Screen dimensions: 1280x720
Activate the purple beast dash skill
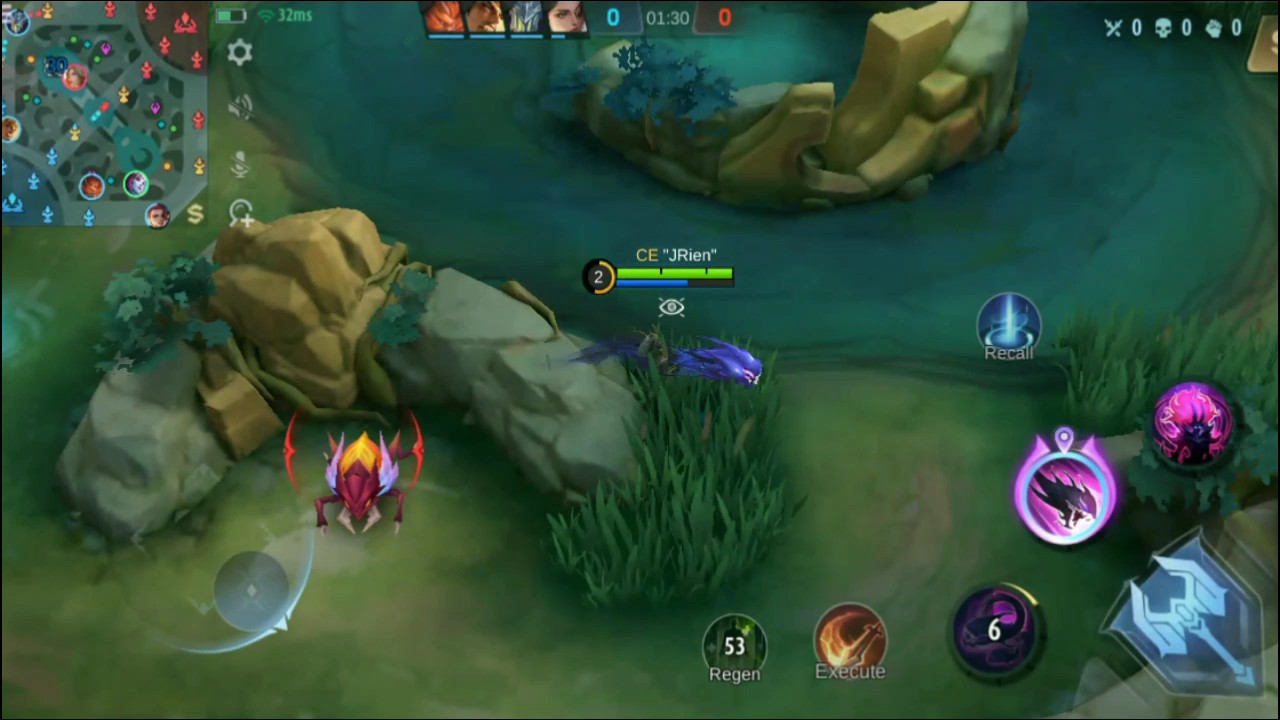tap(1064, 490)
